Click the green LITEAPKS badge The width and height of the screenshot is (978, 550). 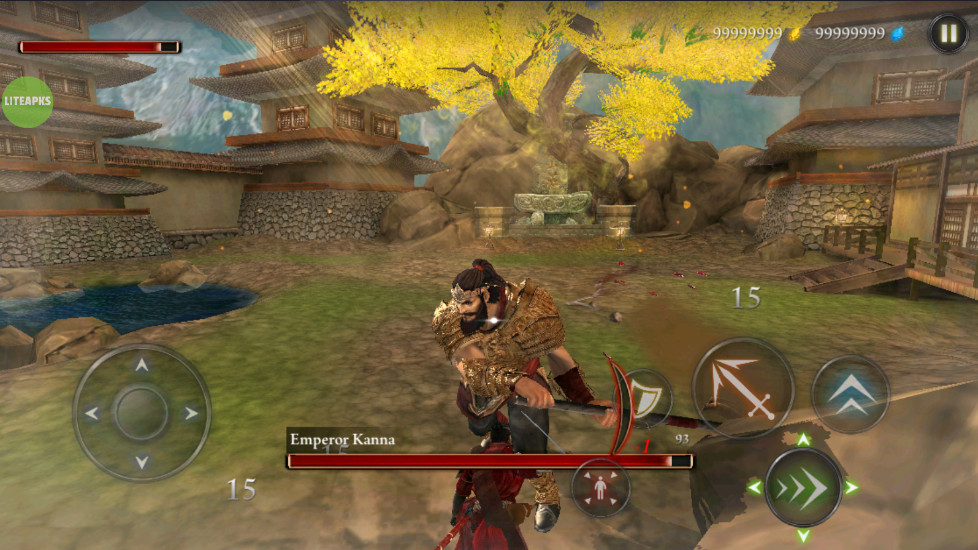point(27,102)
